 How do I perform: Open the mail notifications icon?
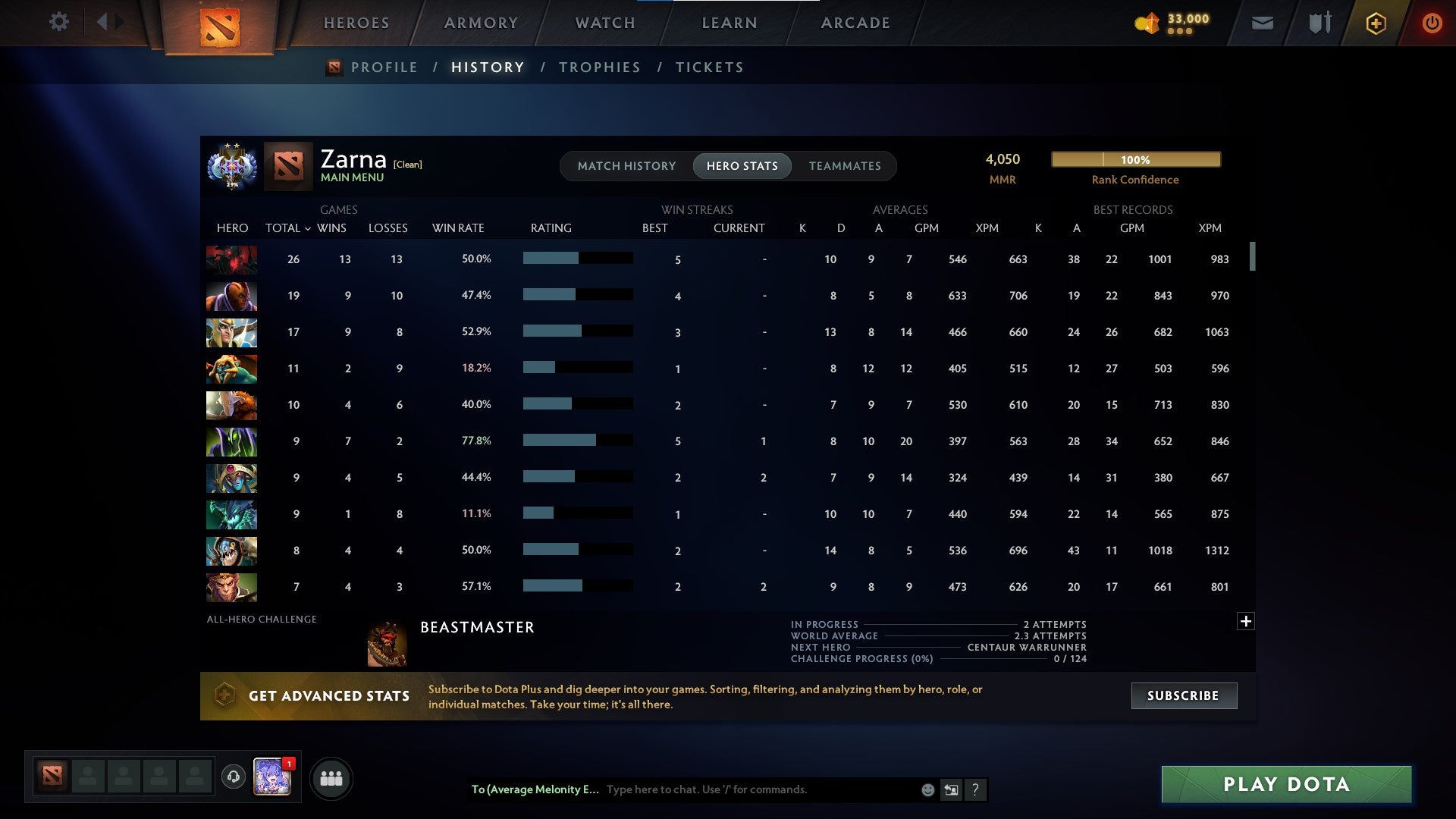1261,23
